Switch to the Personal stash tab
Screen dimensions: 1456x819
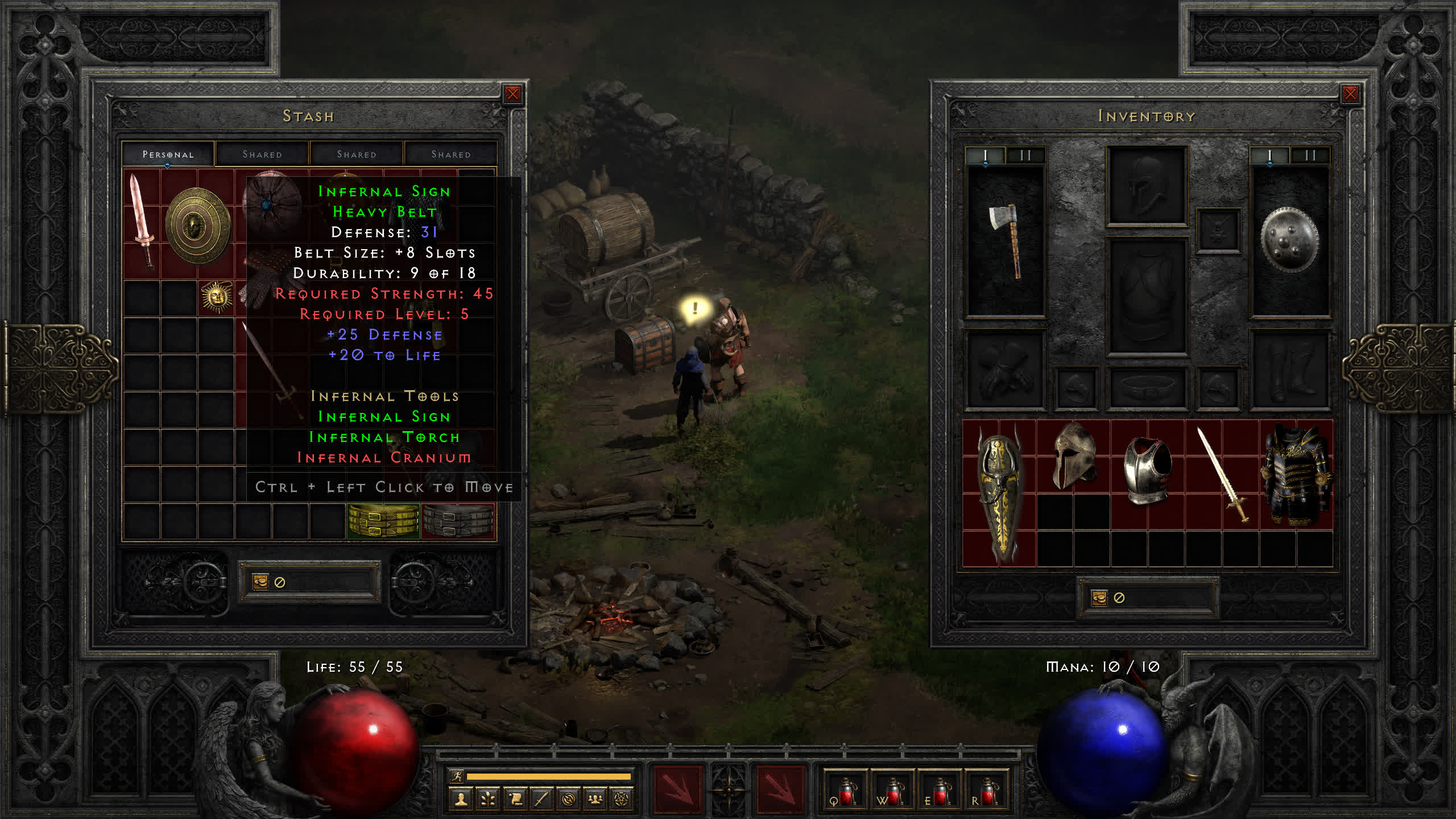point(168,154)
